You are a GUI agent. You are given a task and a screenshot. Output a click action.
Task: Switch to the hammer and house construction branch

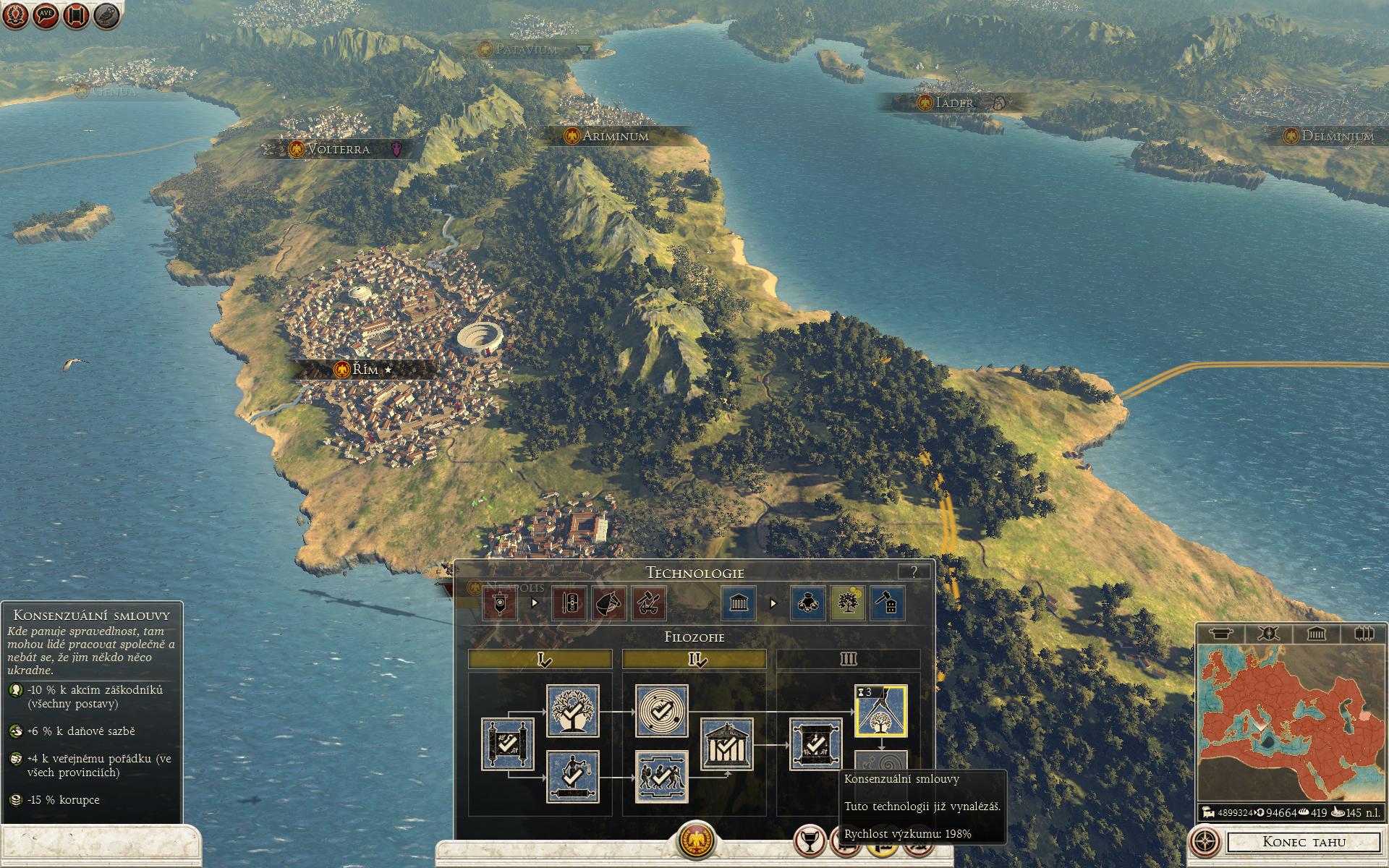[x=887, y=603]
